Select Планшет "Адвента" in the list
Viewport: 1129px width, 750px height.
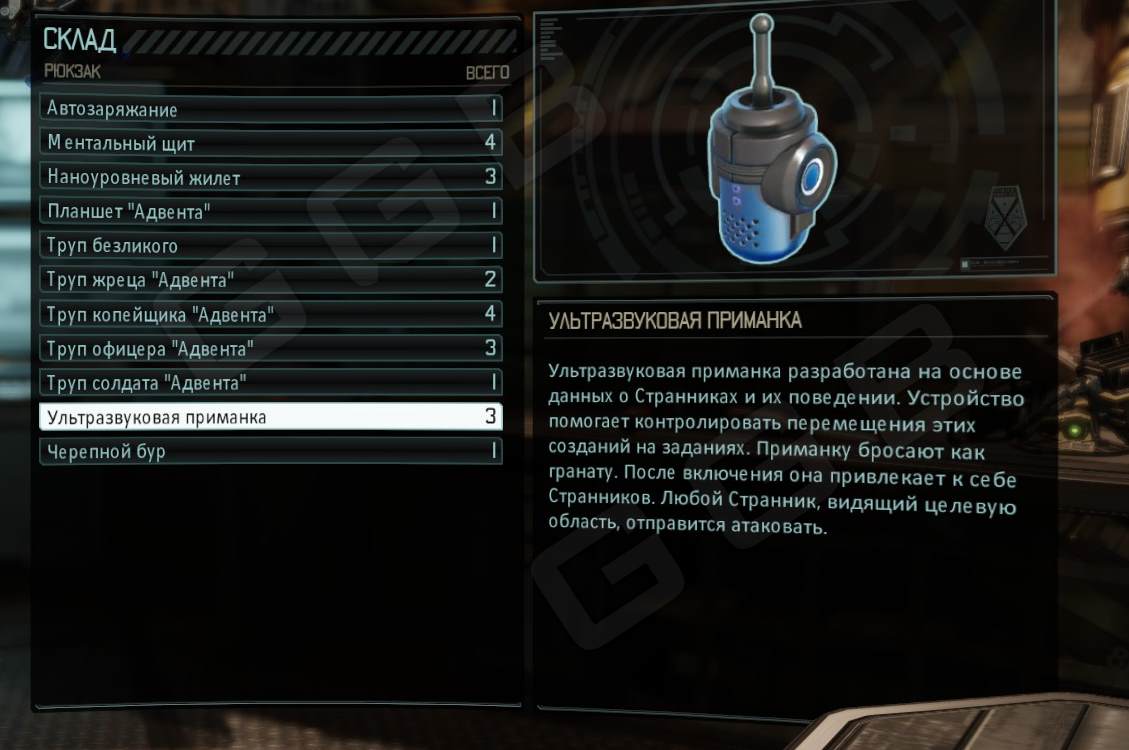270,211
